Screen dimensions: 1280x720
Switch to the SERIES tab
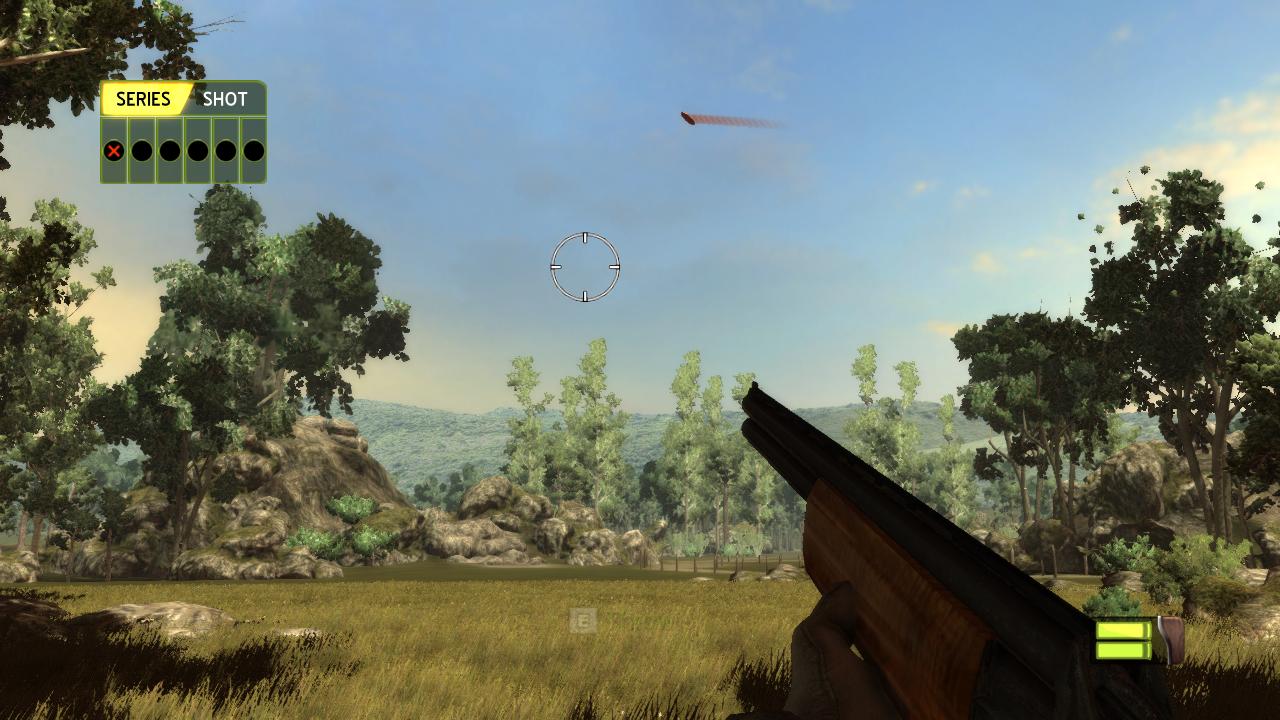tap(143, 99)
